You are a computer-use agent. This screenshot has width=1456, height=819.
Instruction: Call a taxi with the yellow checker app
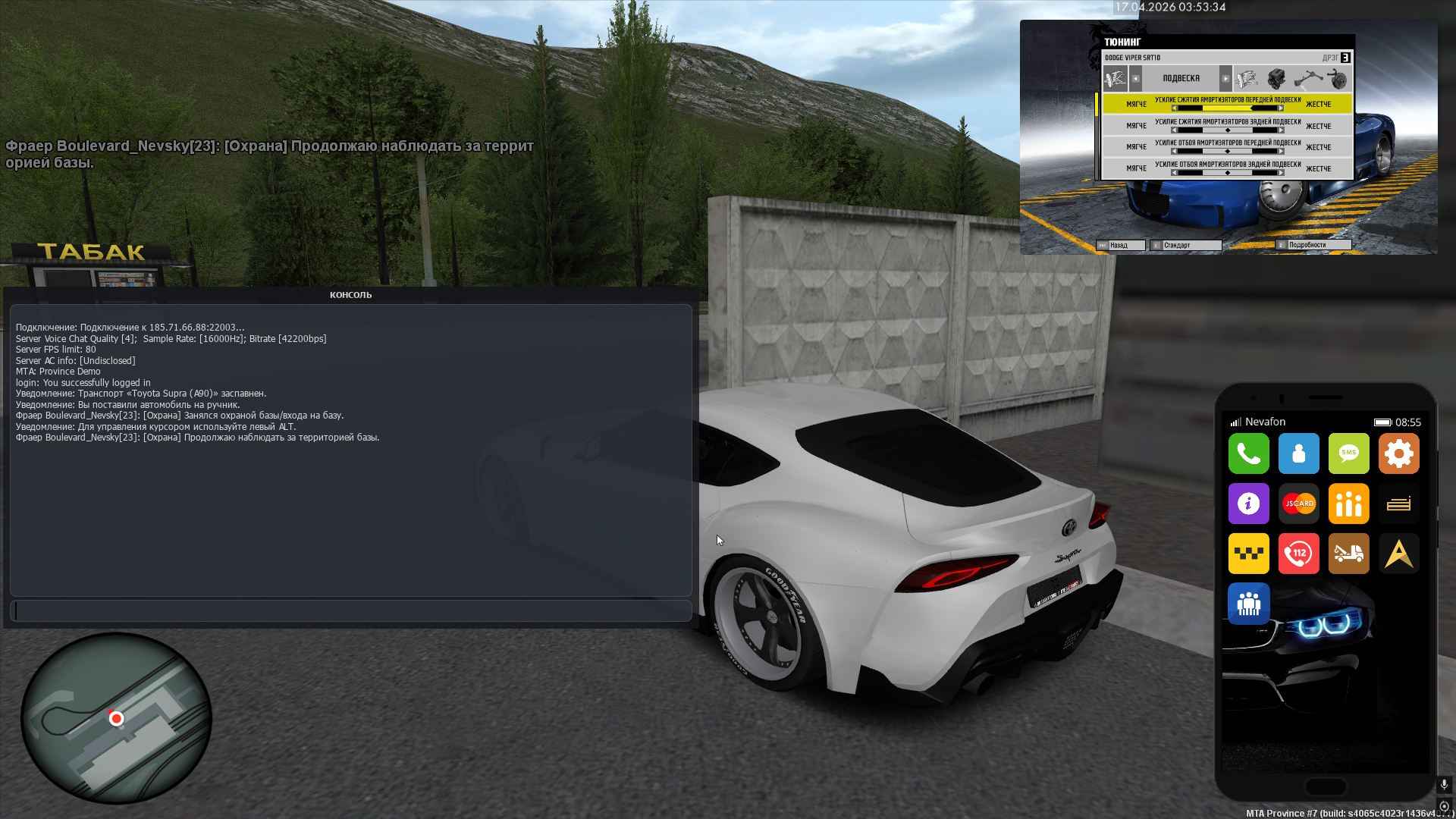point(1248,554)
